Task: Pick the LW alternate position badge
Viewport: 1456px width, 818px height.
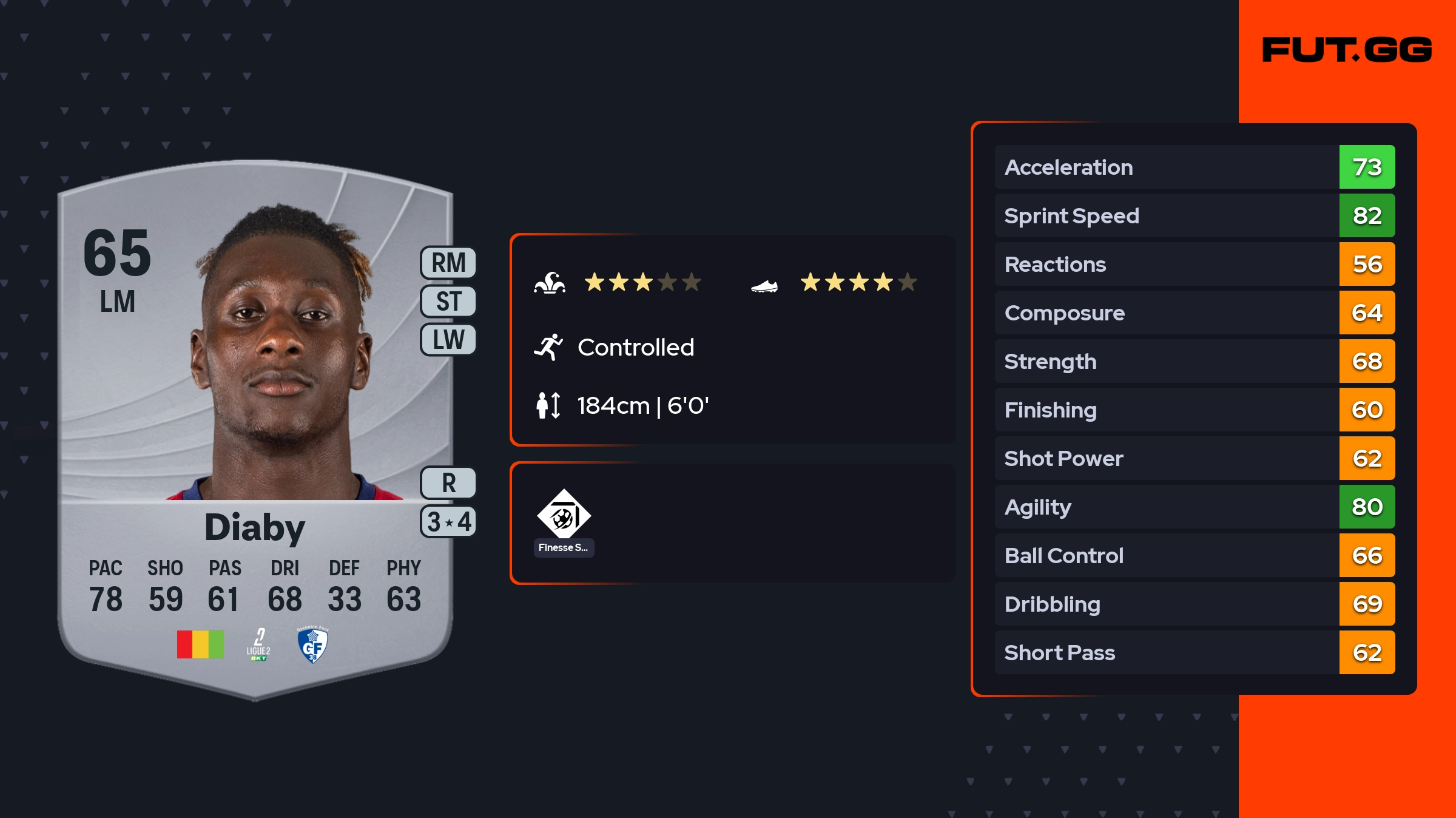Action: (x=448, y=340)
